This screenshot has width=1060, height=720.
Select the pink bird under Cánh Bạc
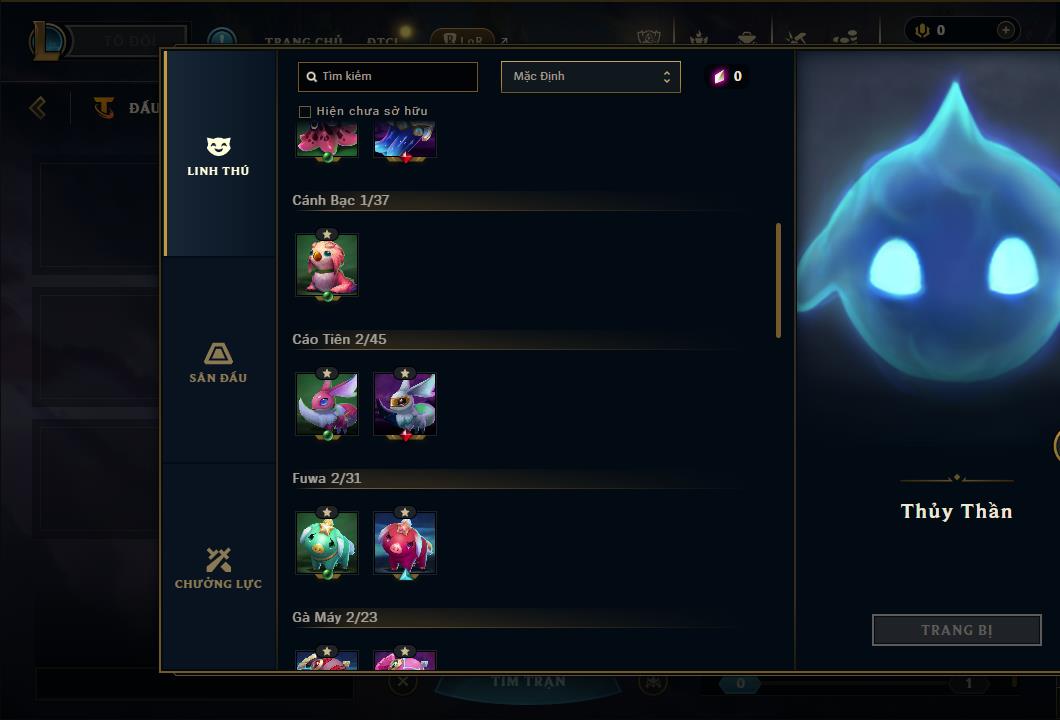tap(327, 265)
